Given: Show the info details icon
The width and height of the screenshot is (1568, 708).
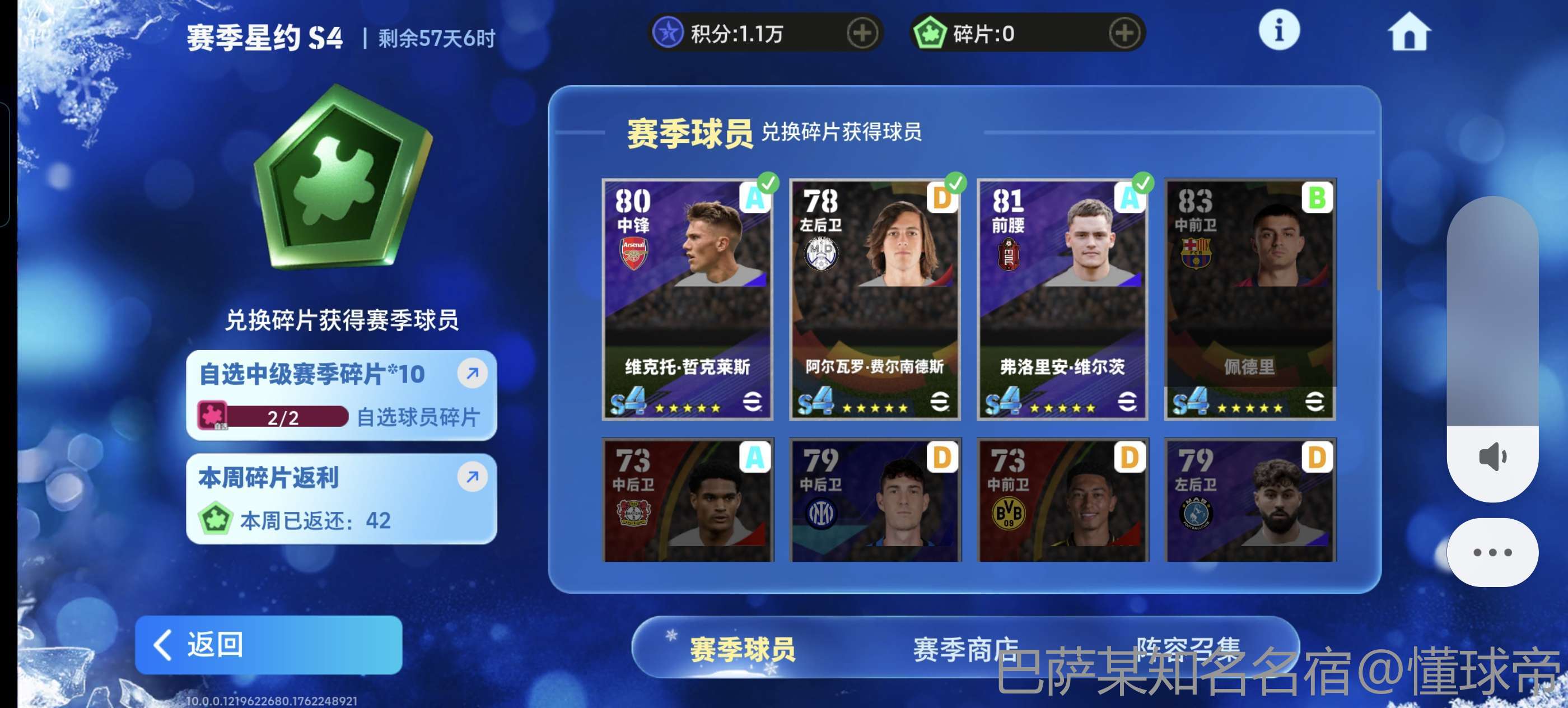Looking at the screenshot, I should (1278, 30).
